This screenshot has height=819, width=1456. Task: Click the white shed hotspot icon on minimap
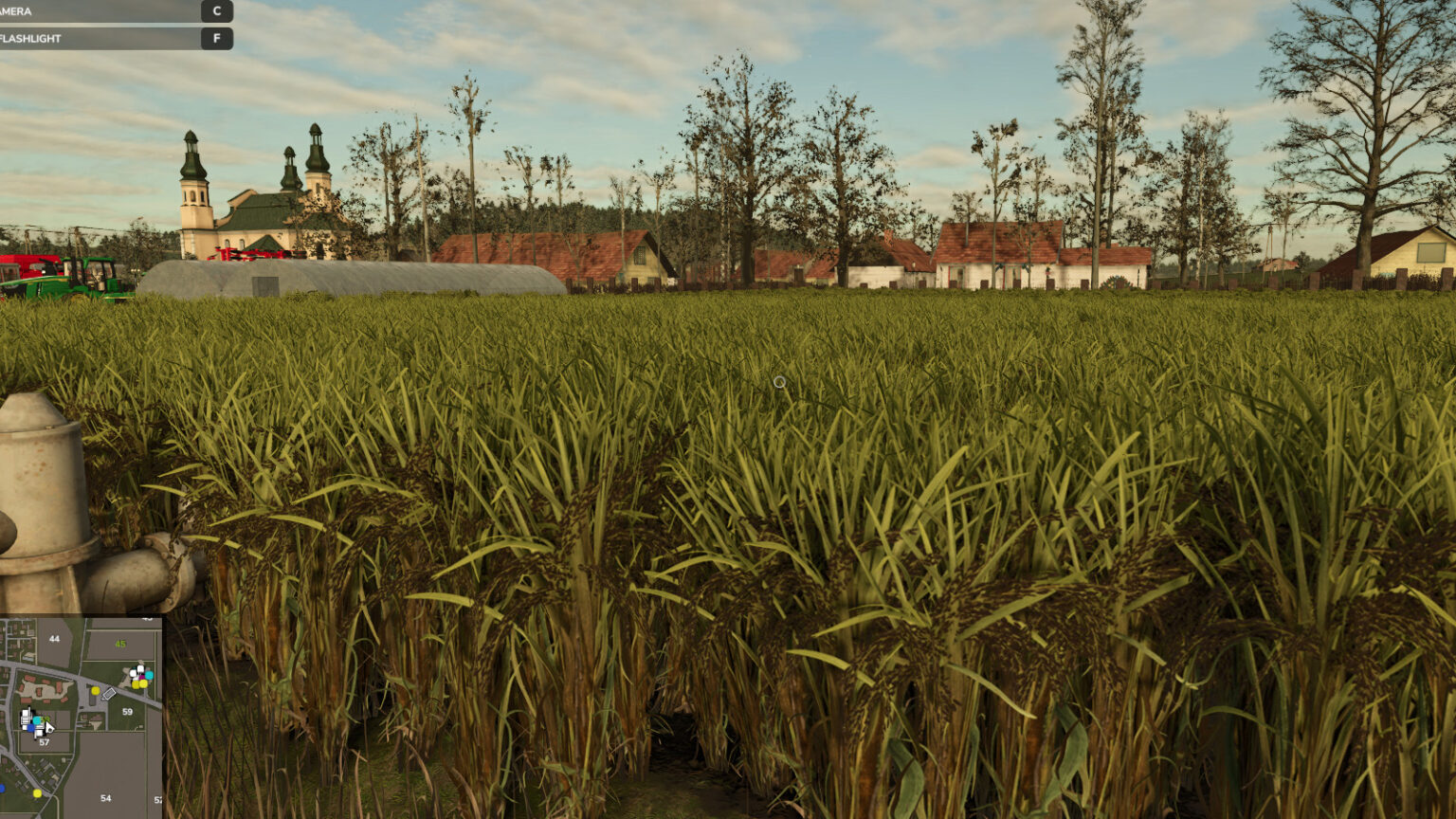coord(109,693)
